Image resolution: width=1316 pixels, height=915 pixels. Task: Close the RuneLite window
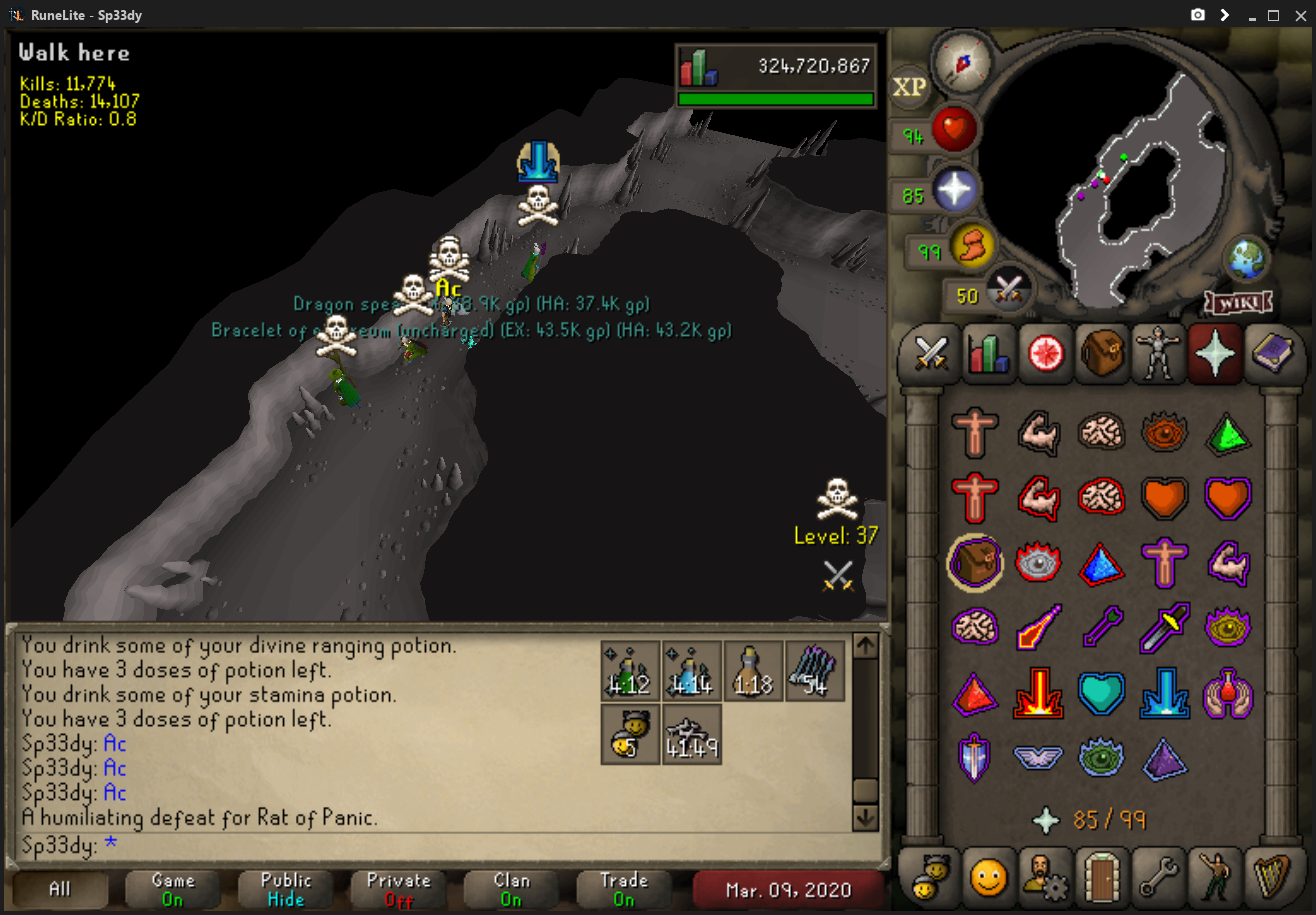[x=1298, y=15]
